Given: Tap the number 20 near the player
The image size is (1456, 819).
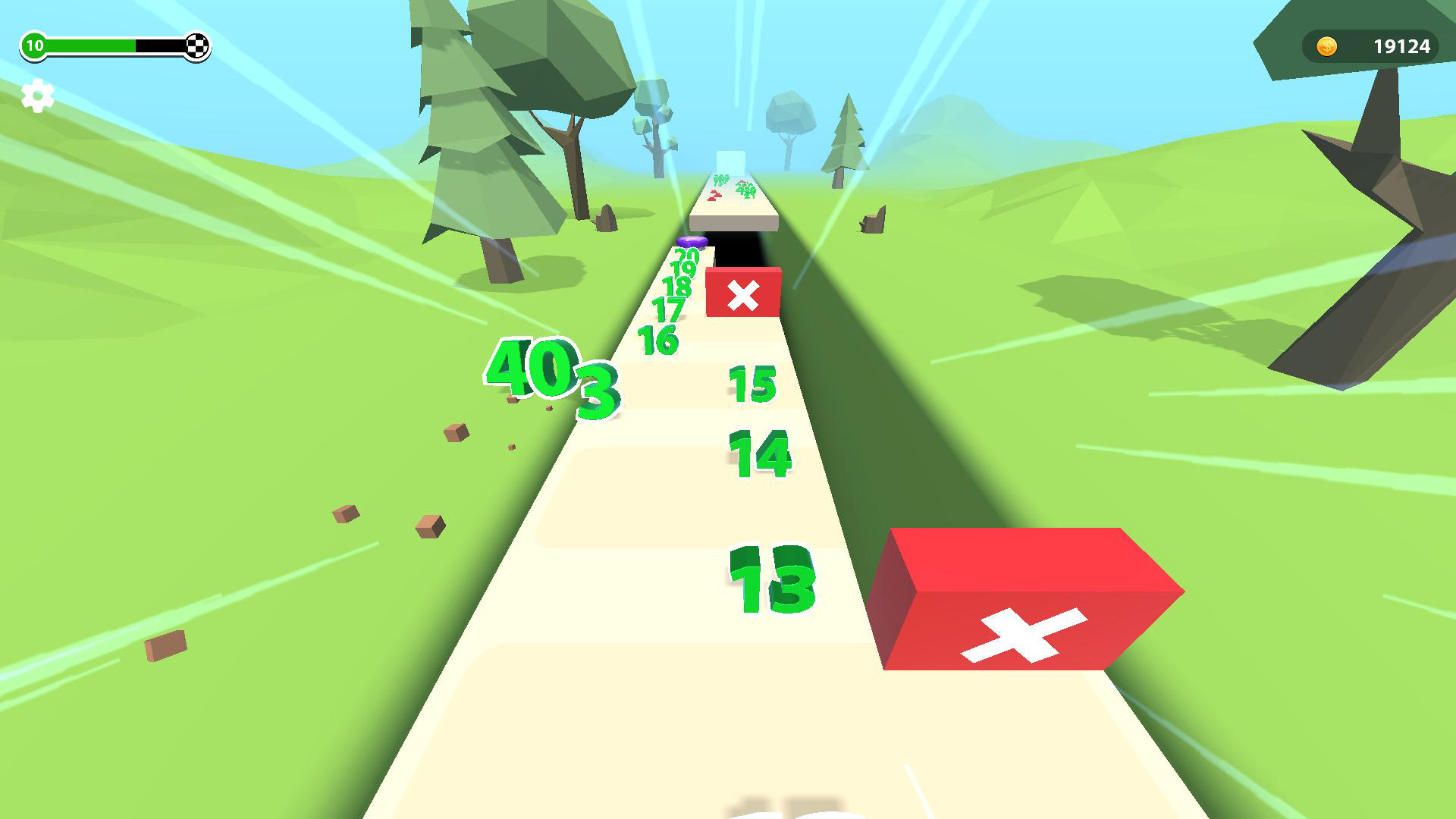Looking at the screenshot, I should point(687,256).
